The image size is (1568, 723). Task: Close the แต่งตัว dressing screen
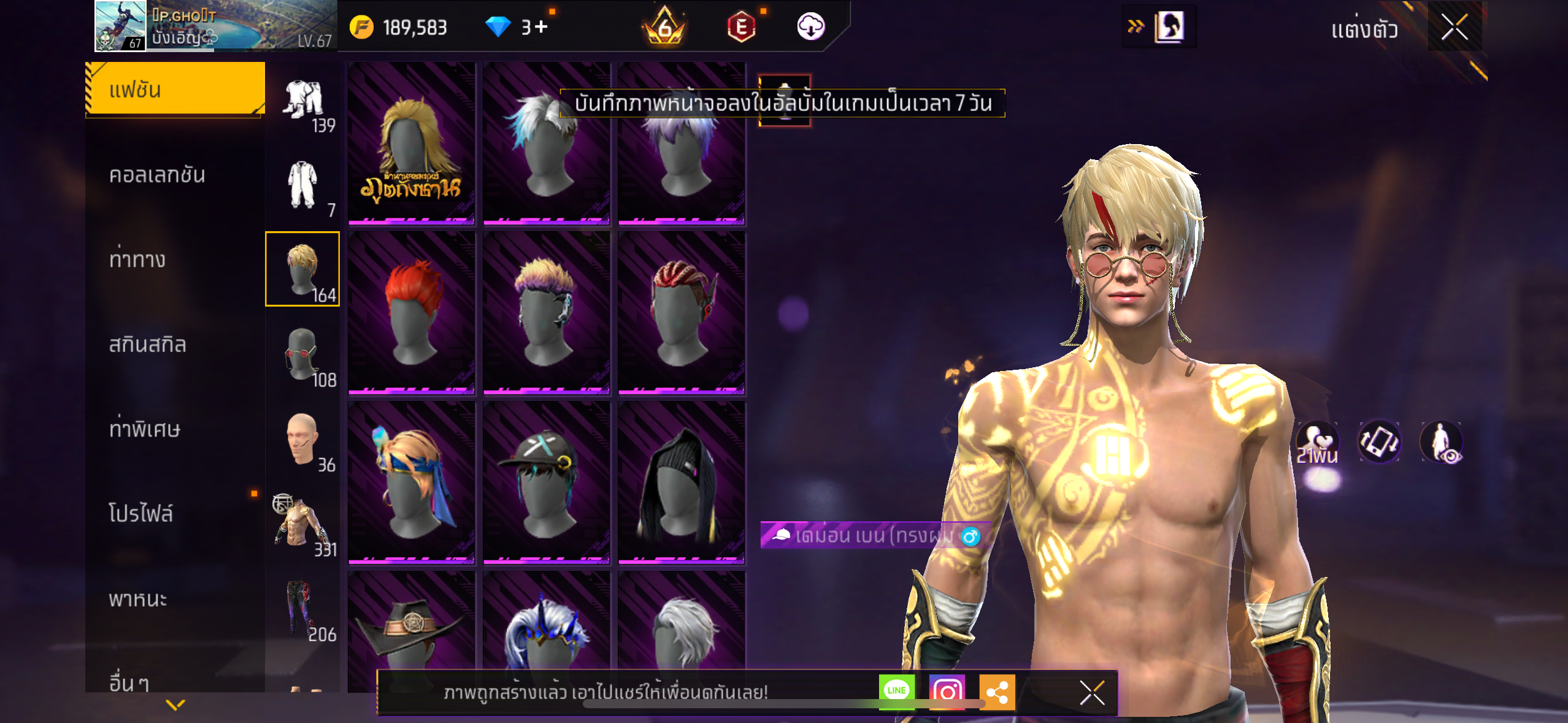[1454, 27]
